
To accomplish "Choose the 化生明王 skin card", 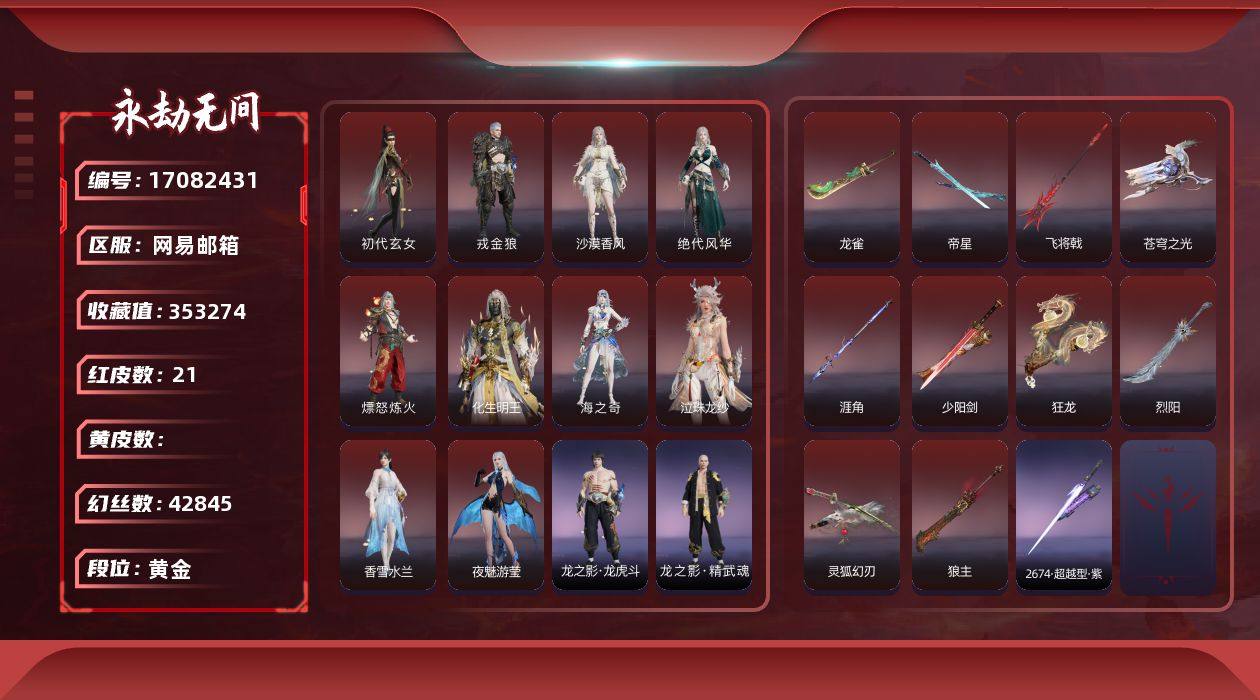I will 496,351.
